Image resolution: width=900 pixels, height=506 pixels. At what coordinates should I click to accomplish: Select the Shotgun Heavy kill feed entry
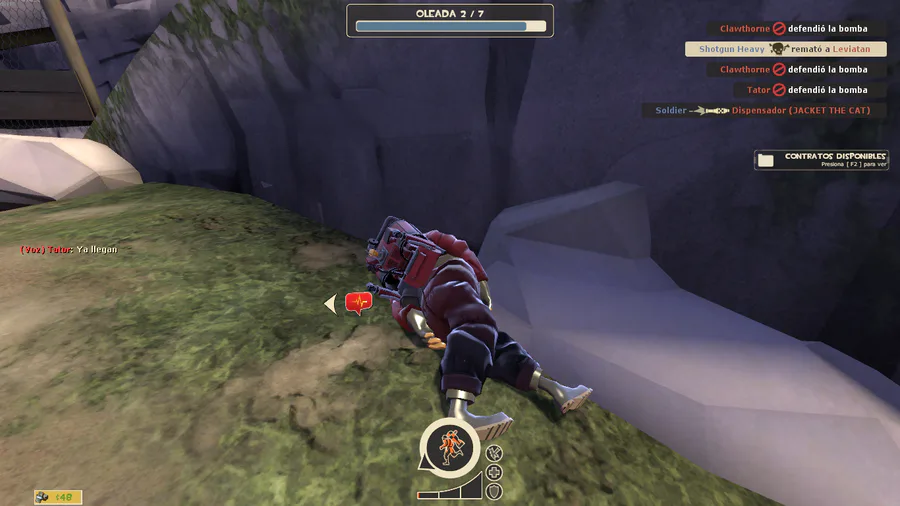coord(785,49)
